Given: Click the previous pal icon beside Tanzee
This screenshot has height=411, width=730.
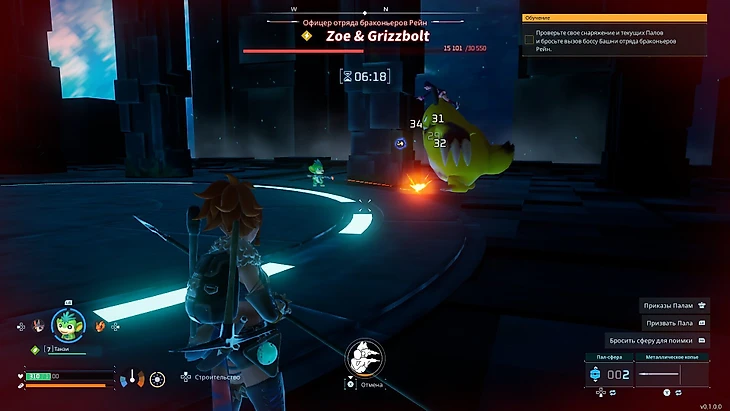Looking at the screenshot, I should (38, 325).
